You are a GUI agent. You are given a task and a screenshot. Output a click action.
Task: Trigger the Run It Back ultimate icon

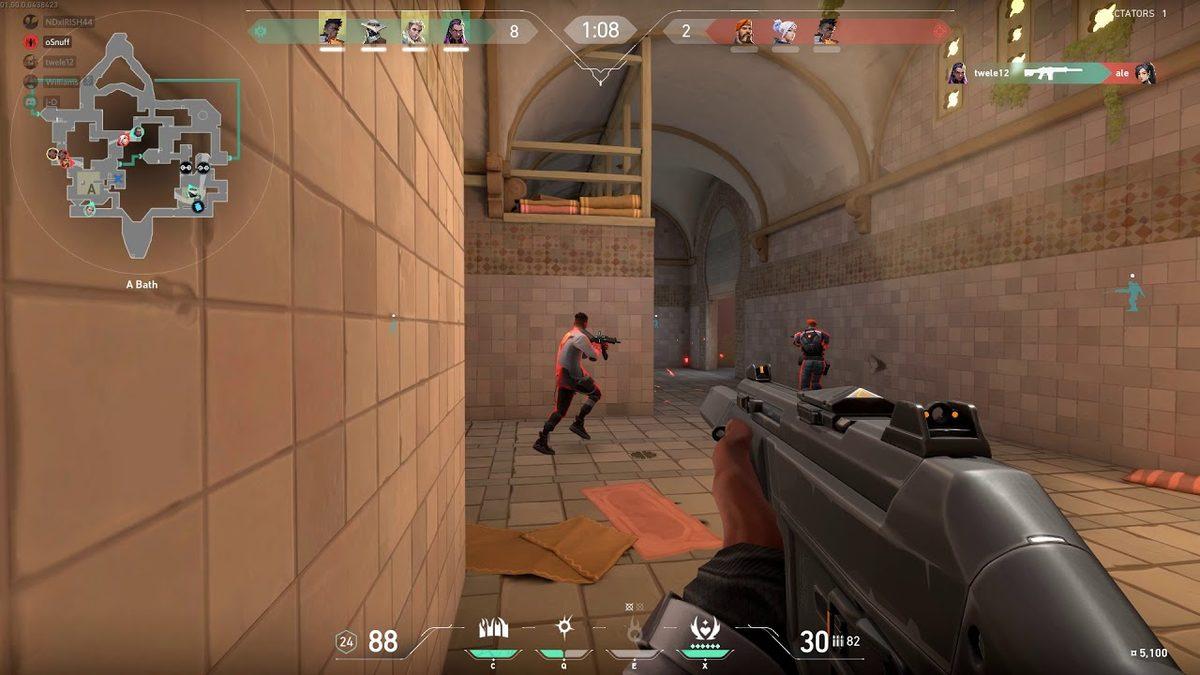click(x=704, y=630)
